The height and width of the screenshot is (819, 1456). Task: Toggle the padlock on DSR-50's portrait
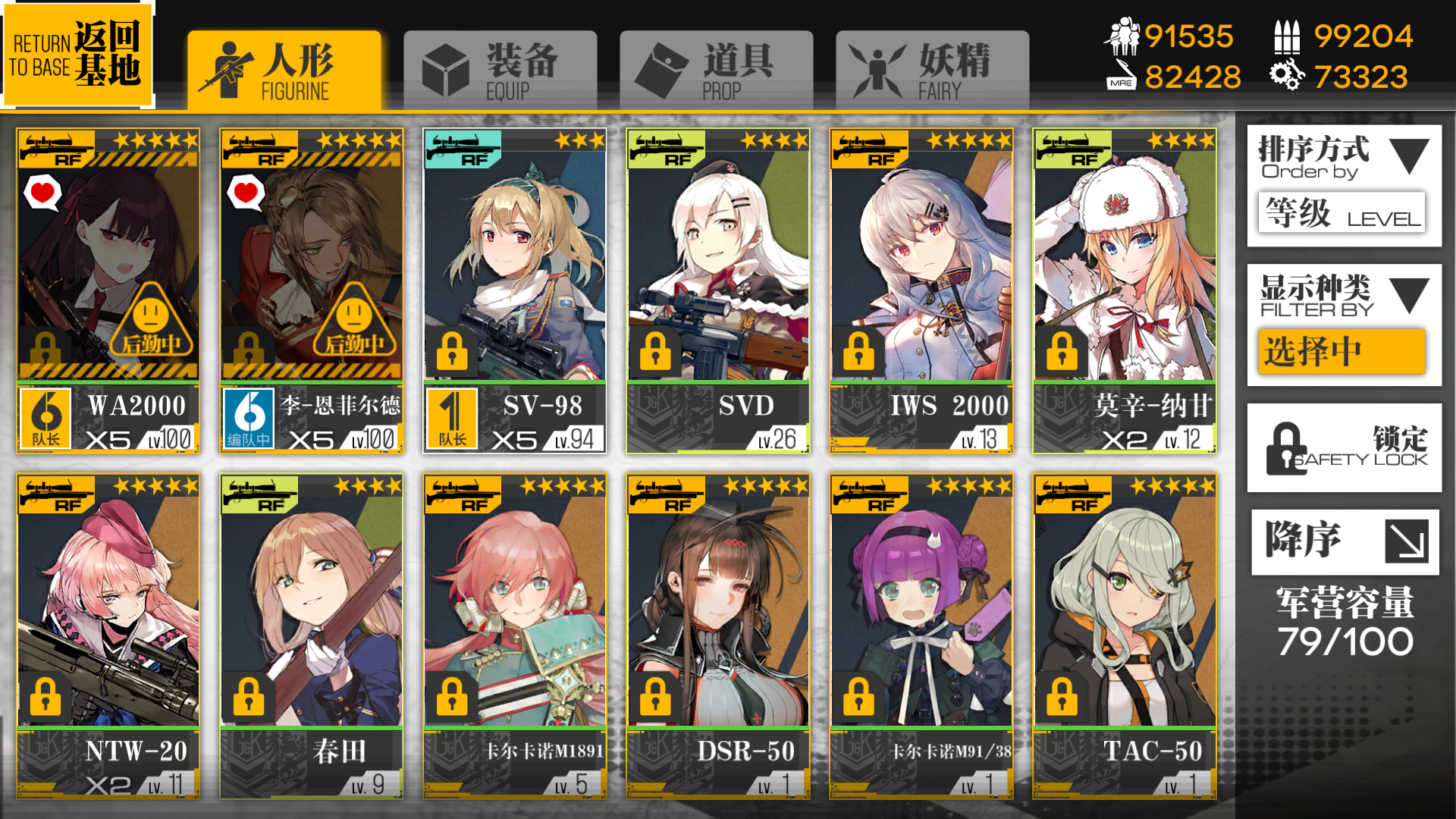coord(656,697)
